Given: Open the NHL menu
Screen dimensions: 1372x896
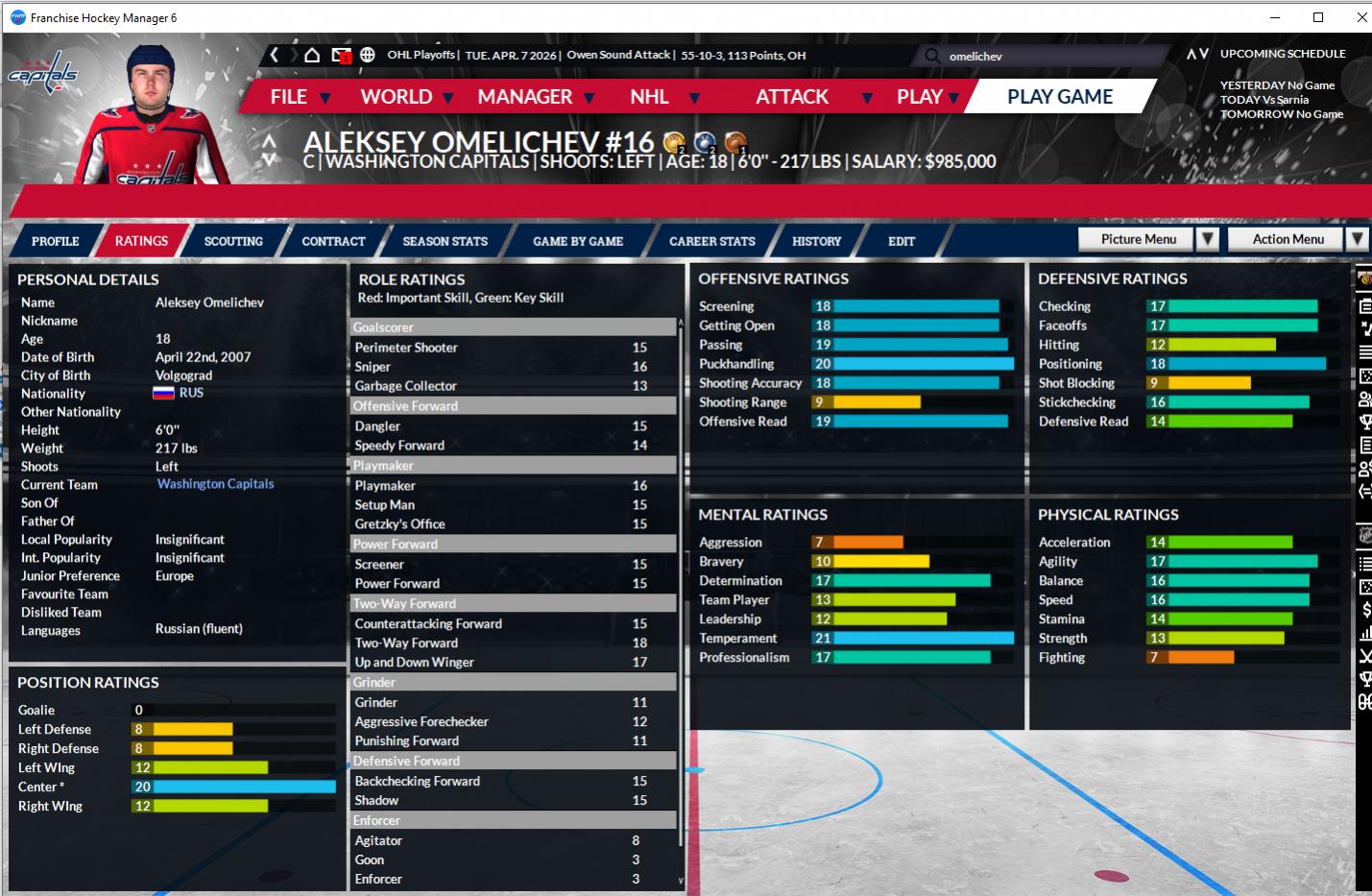Looking at the screenshot, I should pyautogui.click(x=650, y=97).
